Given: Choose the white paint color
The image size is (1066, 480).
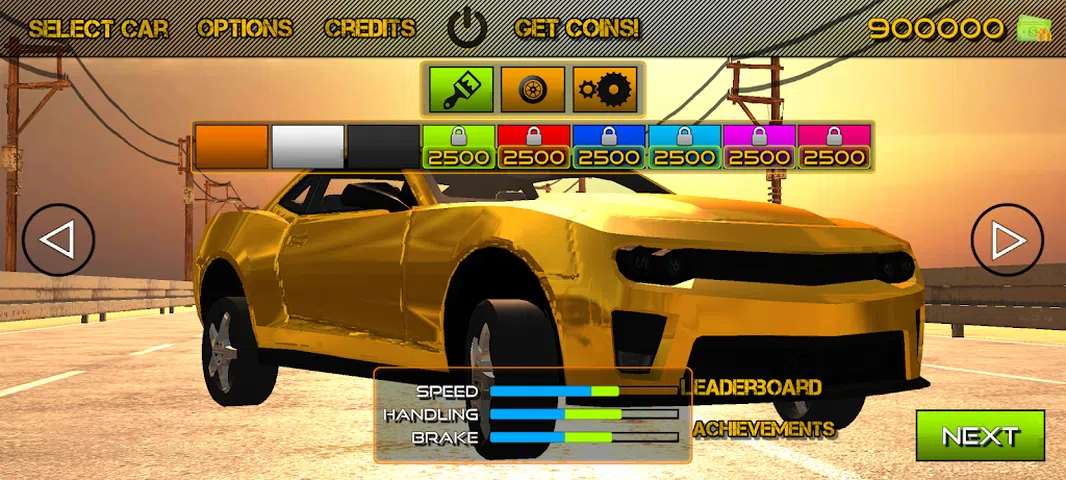Looking at the screenshot, I should (308, 146).
